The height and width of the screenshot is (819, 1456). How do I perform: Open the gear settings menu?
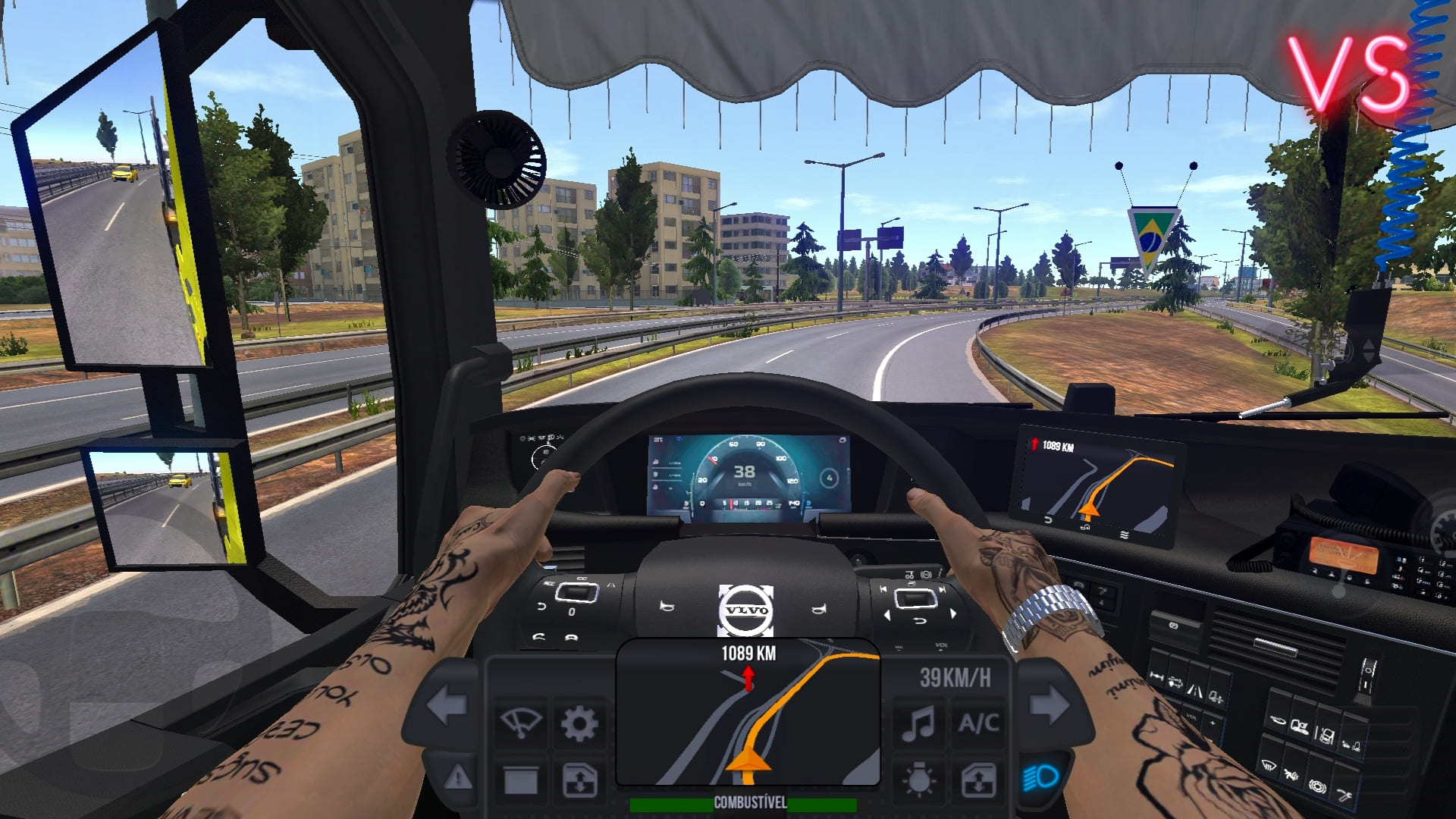579,723
